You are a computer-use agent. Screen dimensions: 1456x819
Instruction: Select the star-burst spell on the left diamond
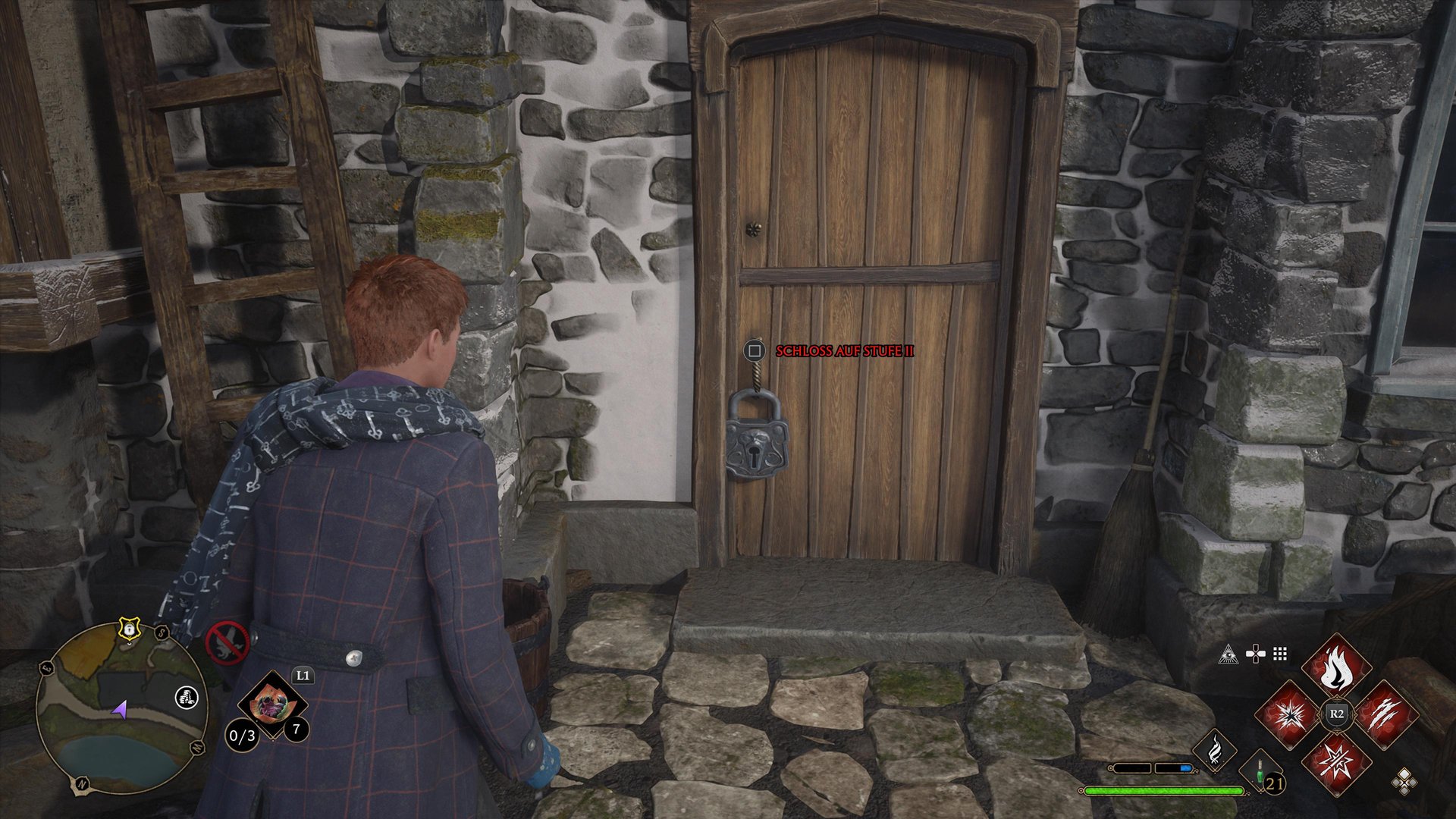(1291, 716)
